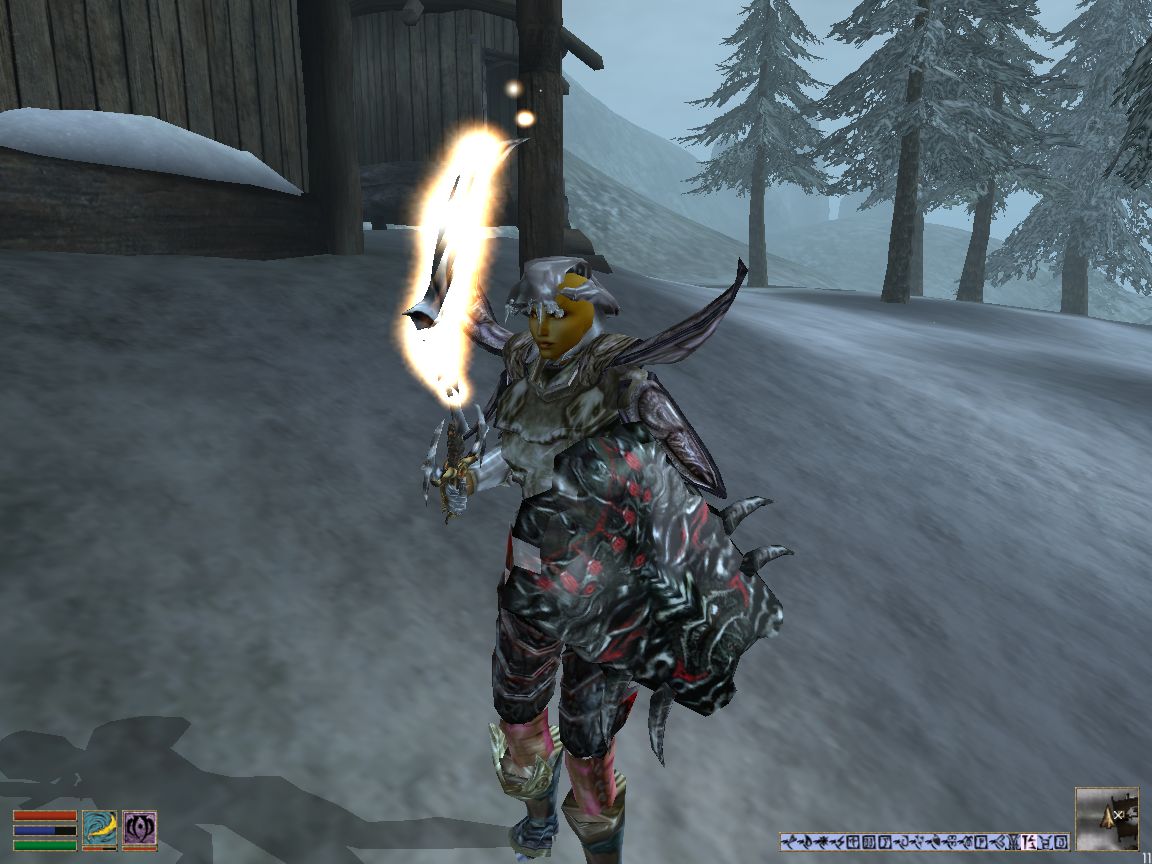Viewport: 1152px width, 864px height.
Task: Select the equipped curved blade weapon icon
Action: [99, 828]
